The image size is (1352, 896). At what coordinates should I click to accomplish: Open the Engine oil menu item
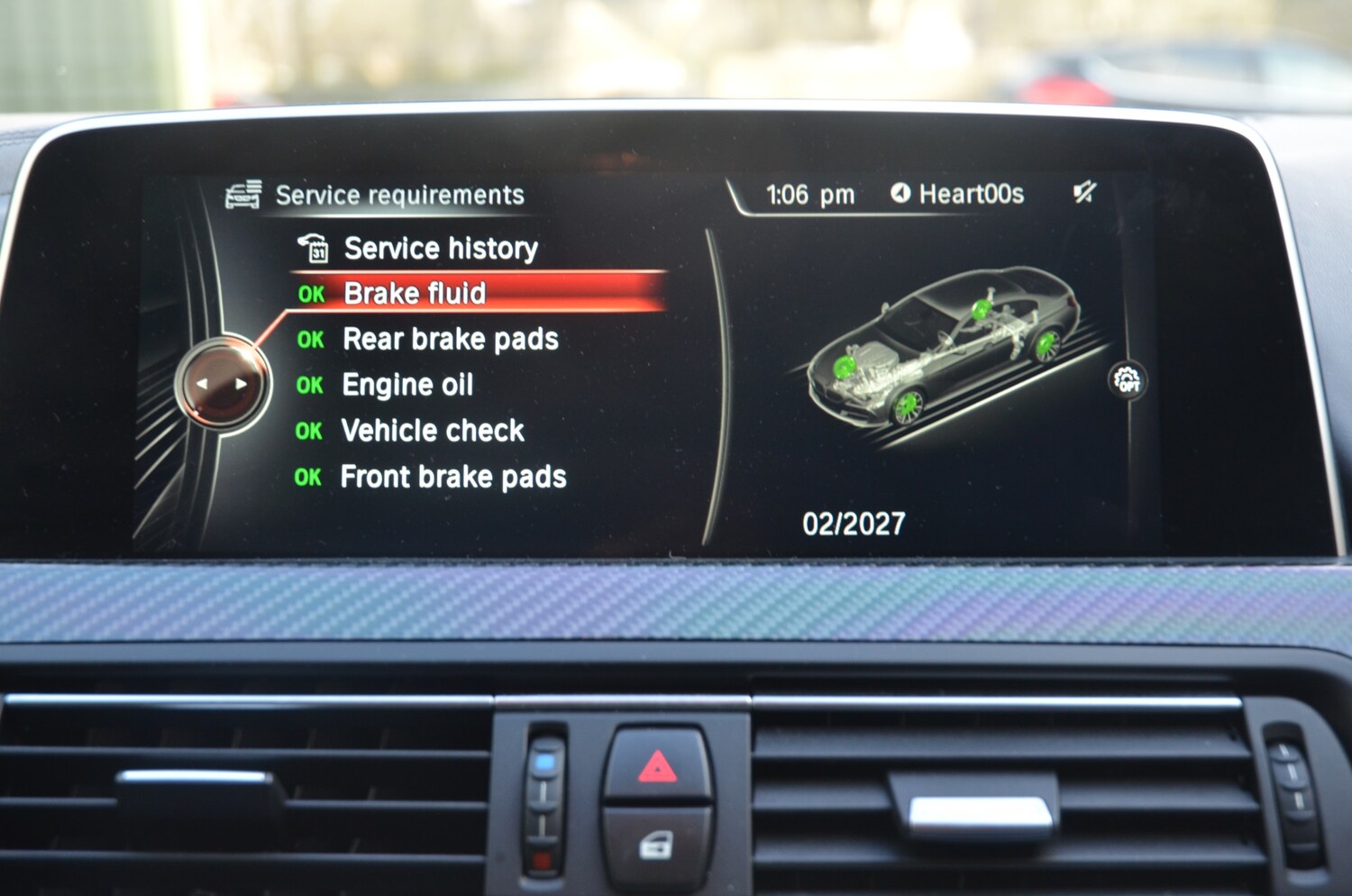(407, 385)
